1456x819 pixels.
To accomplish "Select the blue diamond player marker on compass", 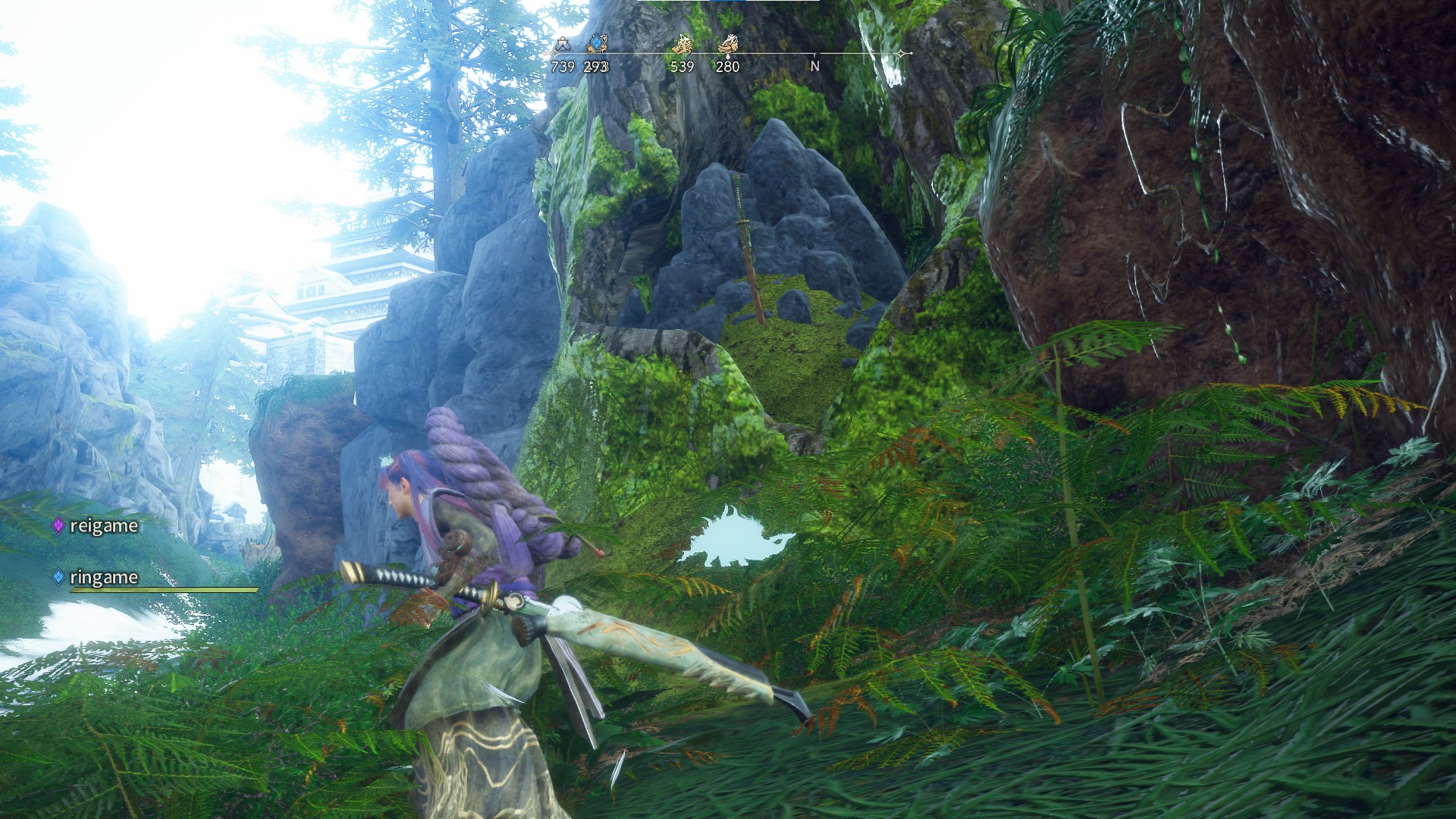I will click(596, 45).
